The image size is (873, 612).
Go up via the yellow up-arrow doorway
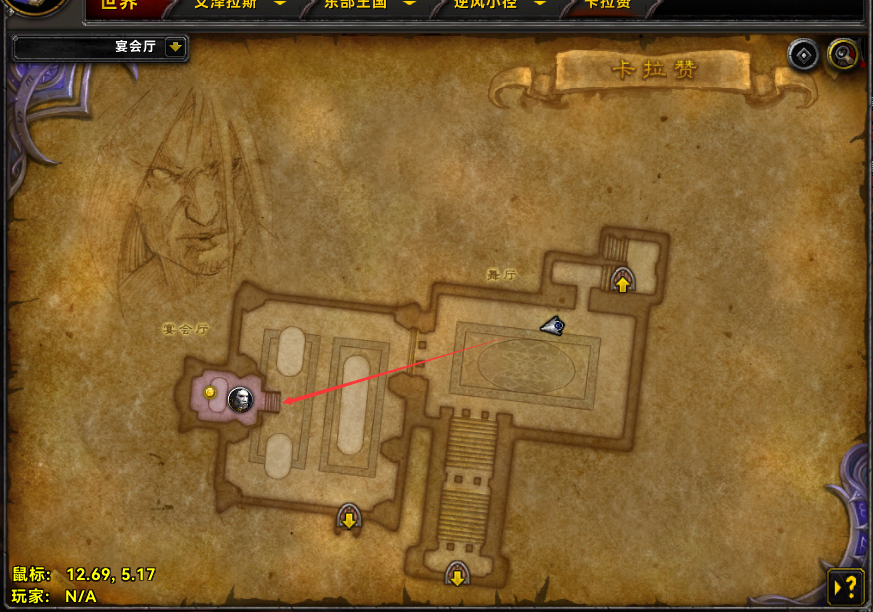623,280
